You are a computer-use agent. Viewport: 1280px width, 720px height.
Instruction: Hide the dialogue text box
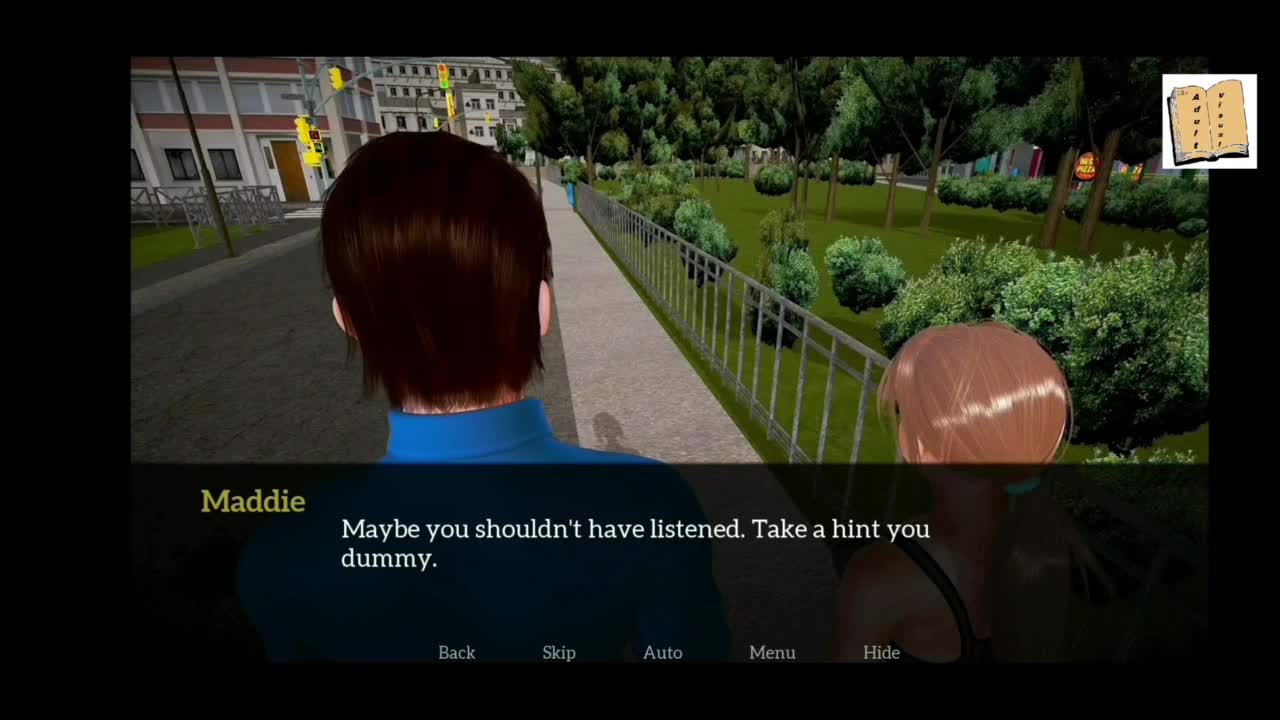point(881,653)
